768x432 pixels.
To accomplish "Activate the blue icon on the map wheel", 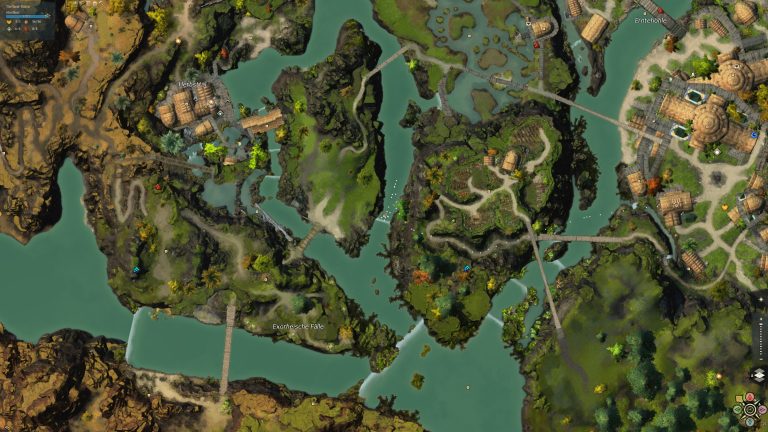I will coord(750,422).
